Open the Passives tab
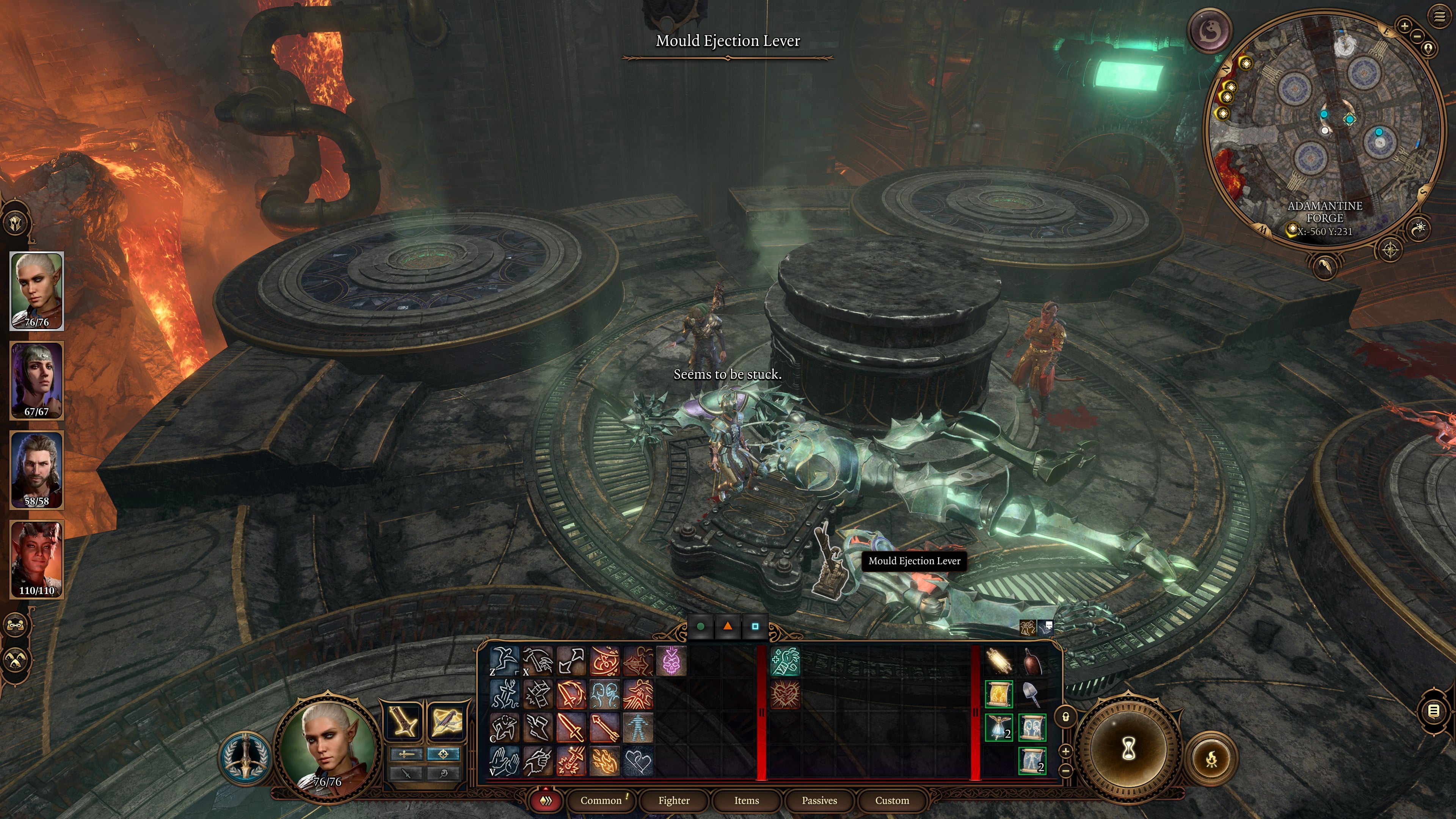The width and height of the screenshot is (1456, 819). pos(819,801)
